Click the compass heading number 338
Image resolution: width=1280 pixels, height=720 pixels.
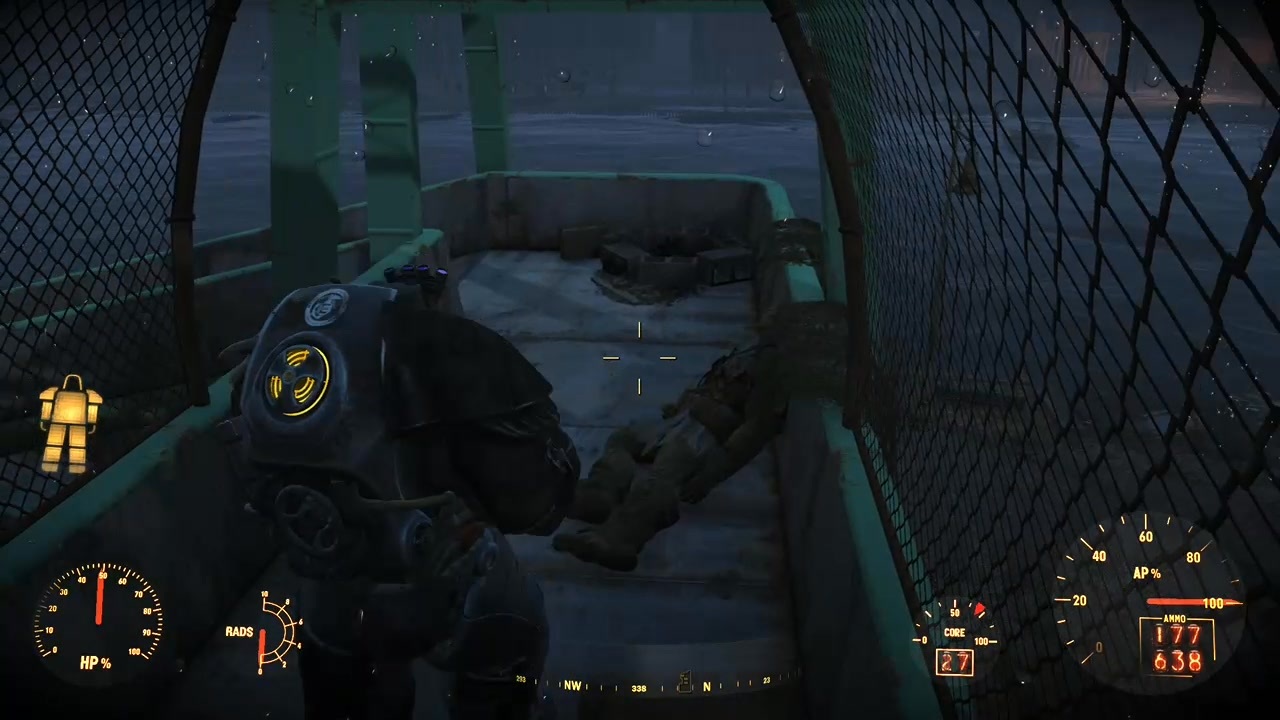click(638, 686)
